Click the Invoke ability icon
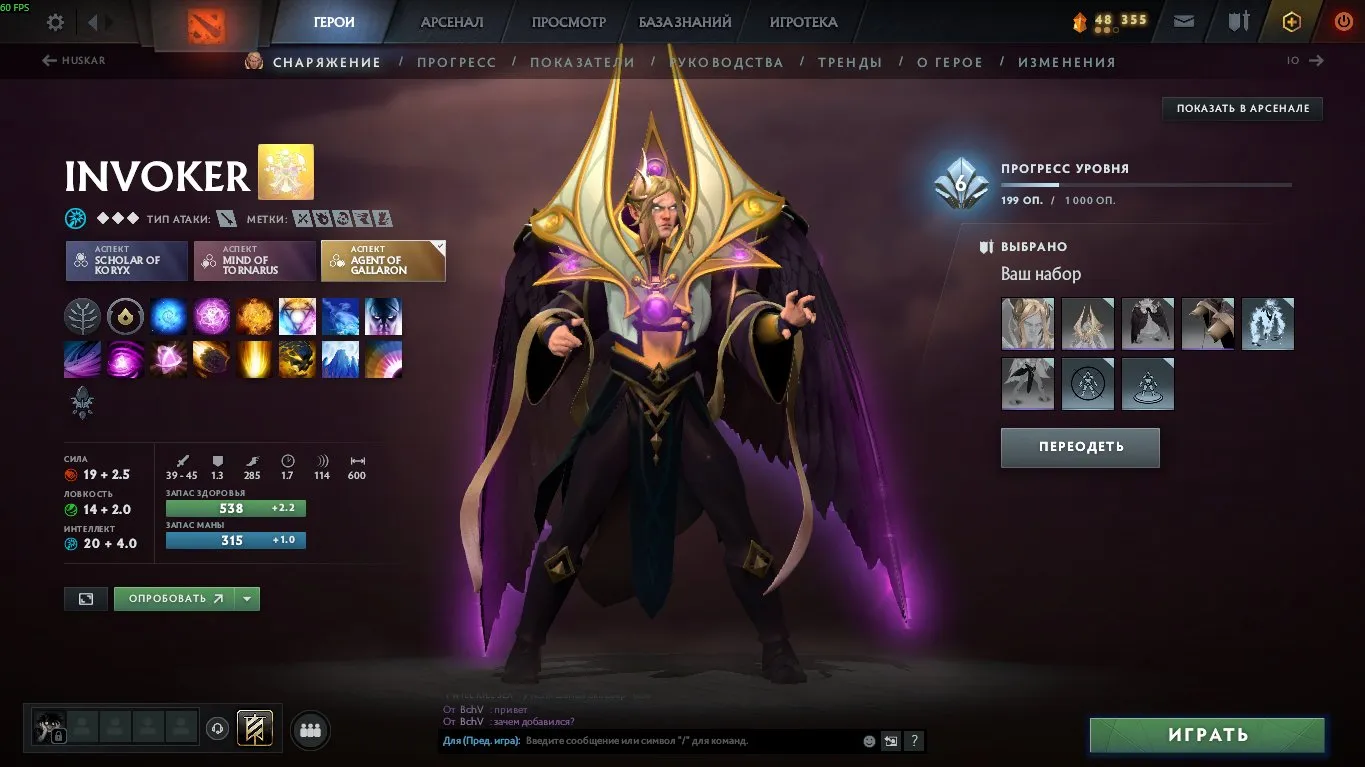The width and height of the screenshot is (1365, 767). (x=297, y=316)
